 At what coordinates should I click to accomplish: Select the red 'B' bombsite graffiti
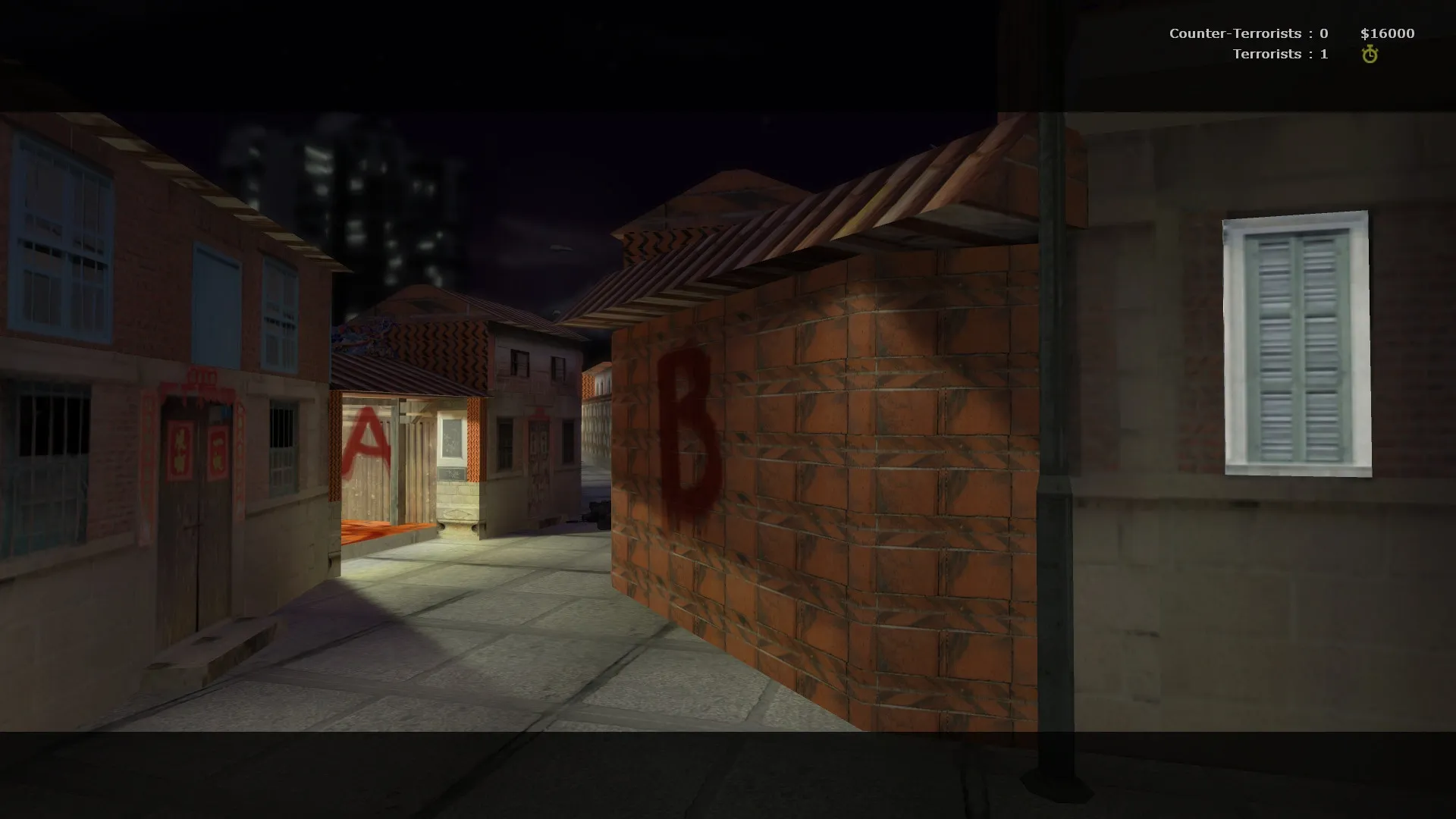[x=688, y=432]
